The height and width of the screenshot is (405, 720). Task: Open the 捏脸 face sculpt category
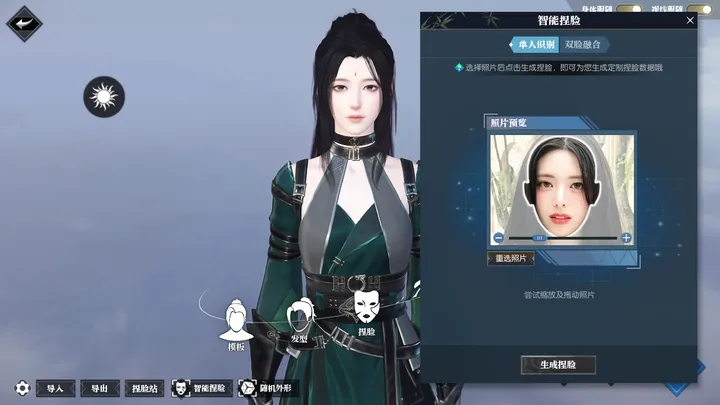pos(366,308)
